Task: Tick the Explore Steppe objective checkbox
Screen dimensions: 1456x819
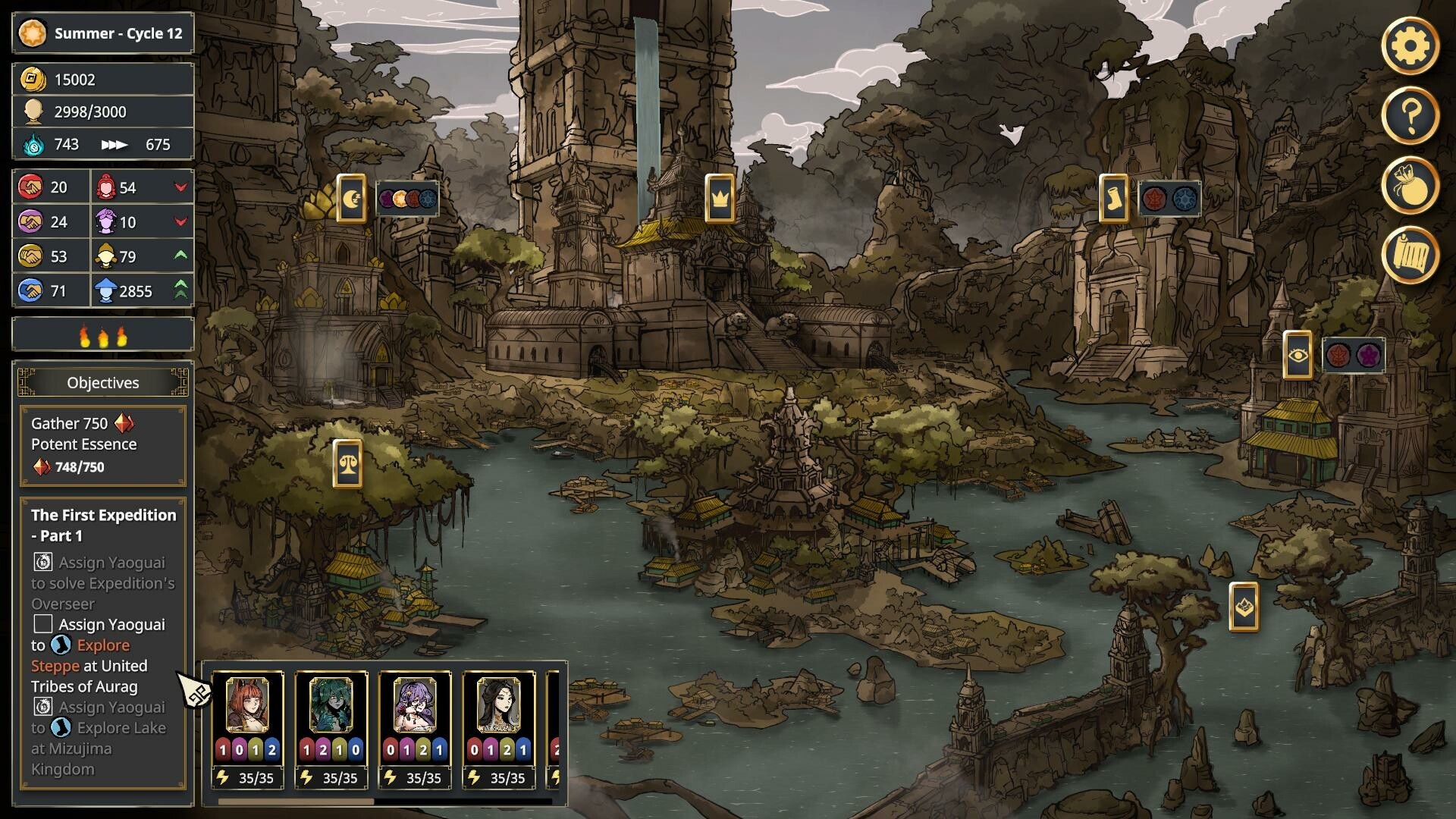Action: [x=43, y=624]
